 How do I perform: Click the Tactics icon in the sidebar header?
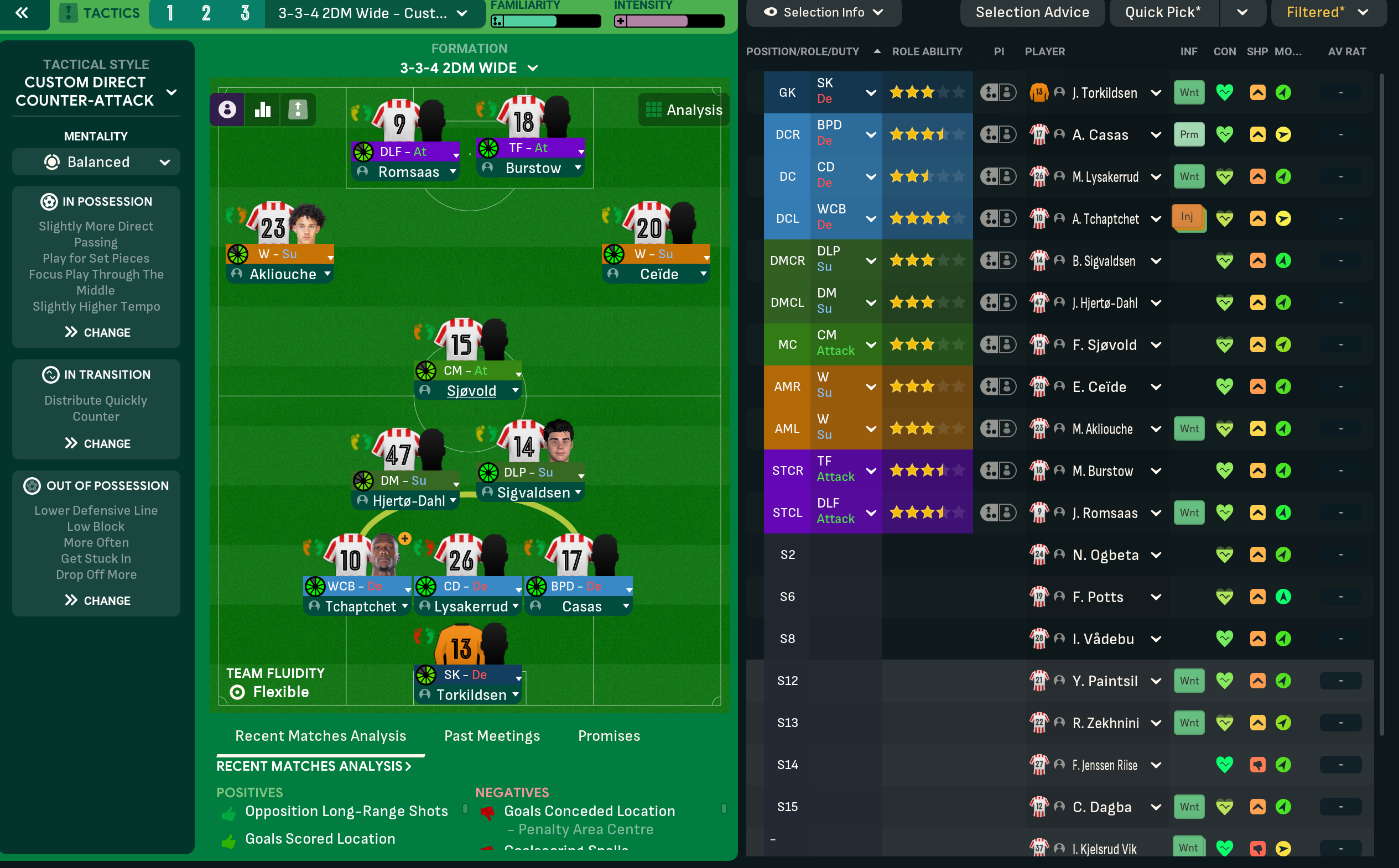tap(69, 12)
